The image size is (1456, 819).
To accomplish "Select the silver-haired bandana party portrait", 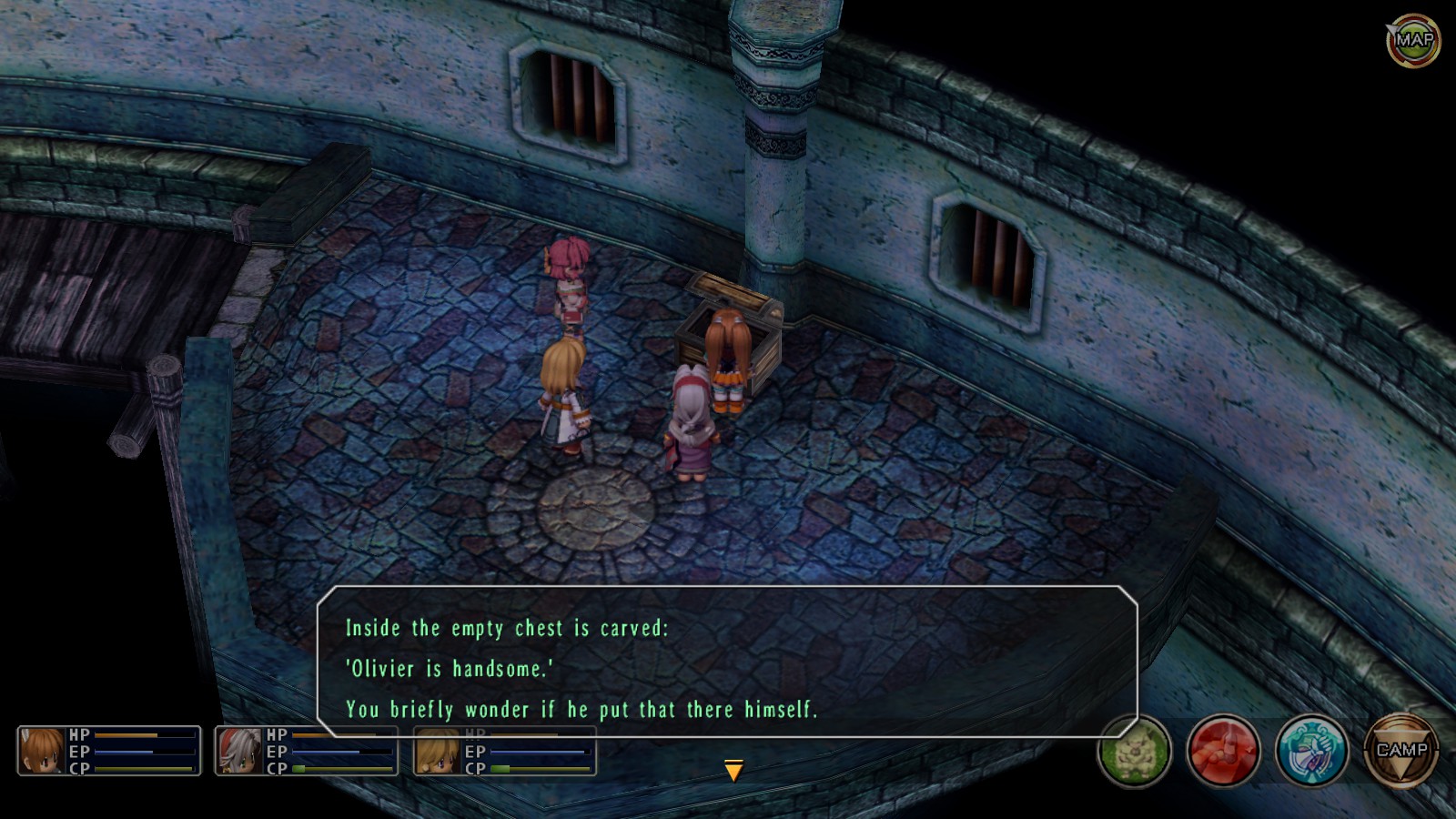I will 239,751.
